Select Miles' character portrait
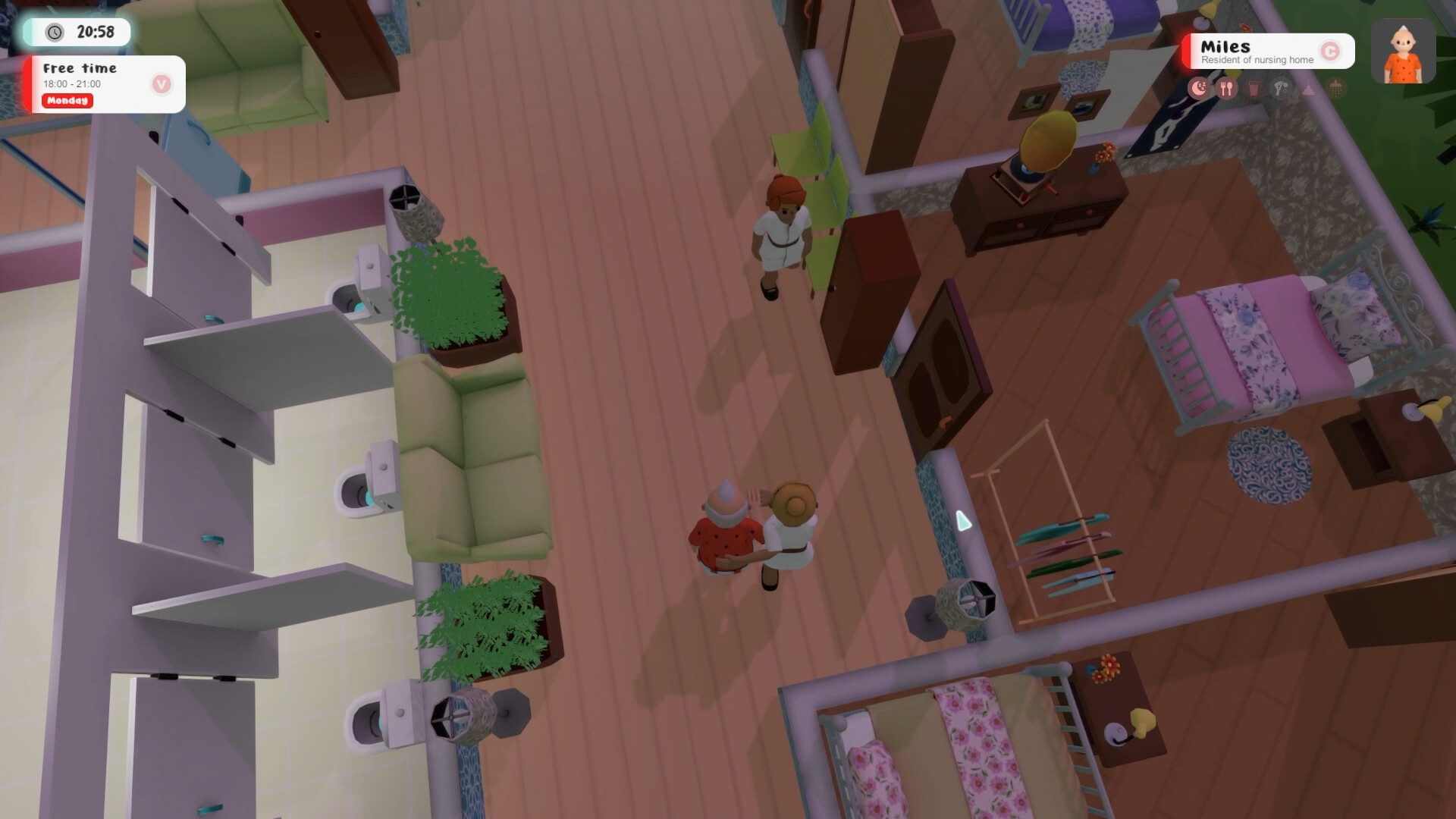The height and width of the screenshot is (819, 1456). [1403, 51]
